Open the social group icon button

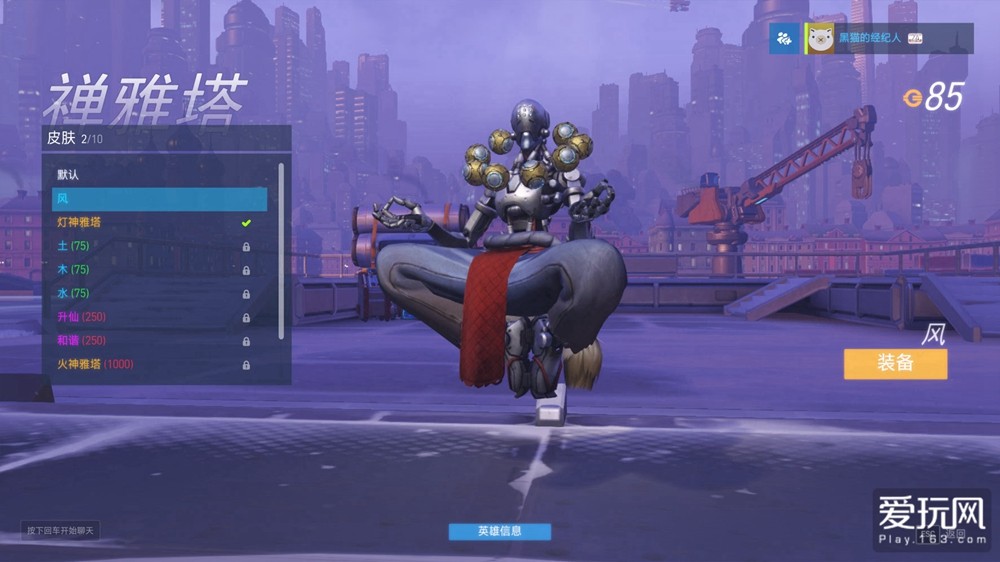click(x=784, y=39)
